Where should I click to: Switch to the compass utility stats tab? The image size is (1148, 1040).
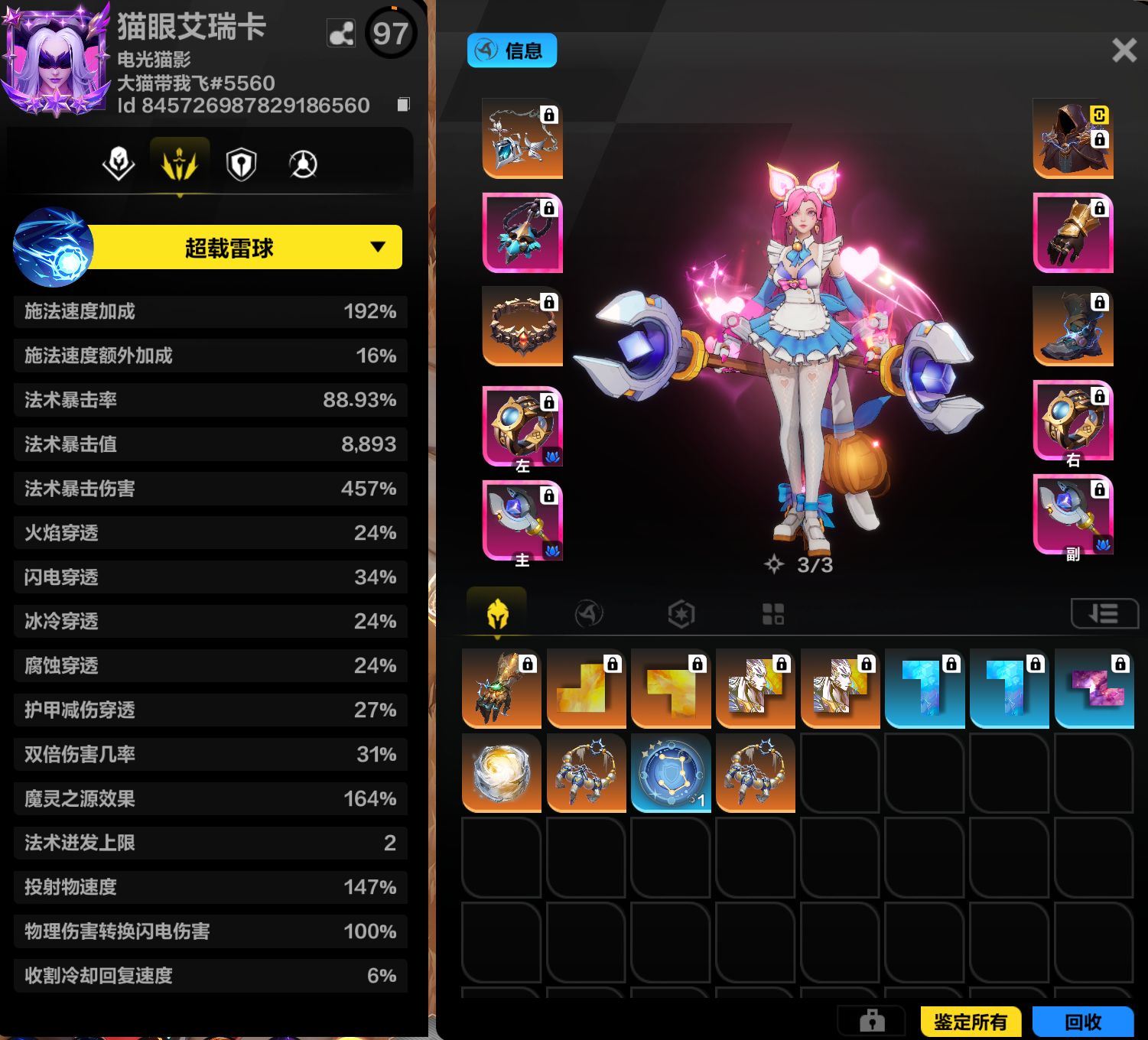coord(302,163)
